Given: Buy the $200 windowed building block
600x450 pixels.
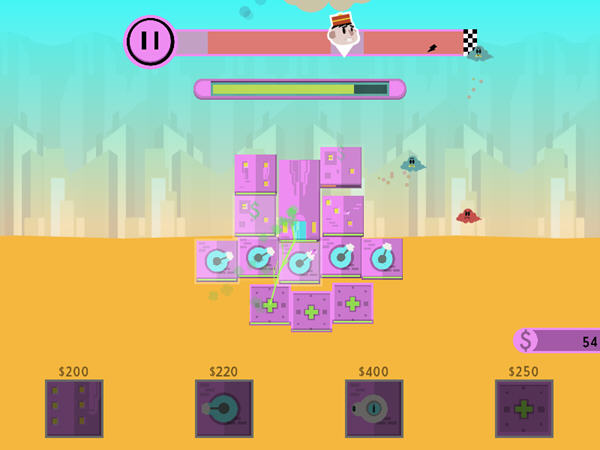Looking at the screenshot, I should 74,408.
